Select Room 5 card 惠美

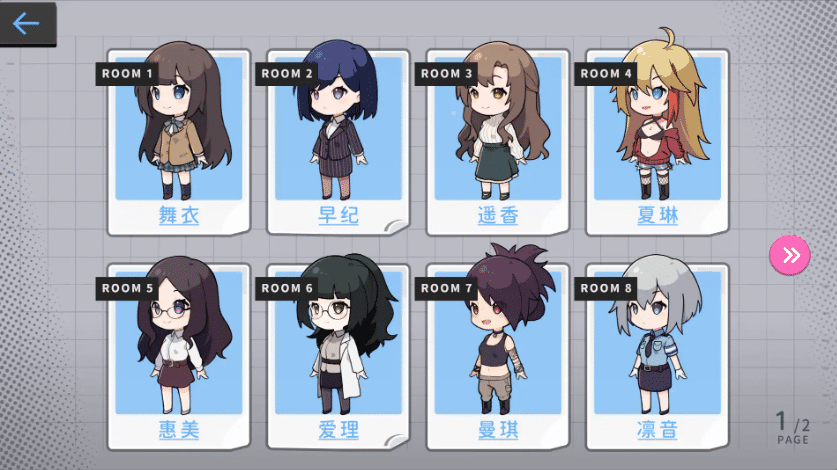[x=179, y=355]
